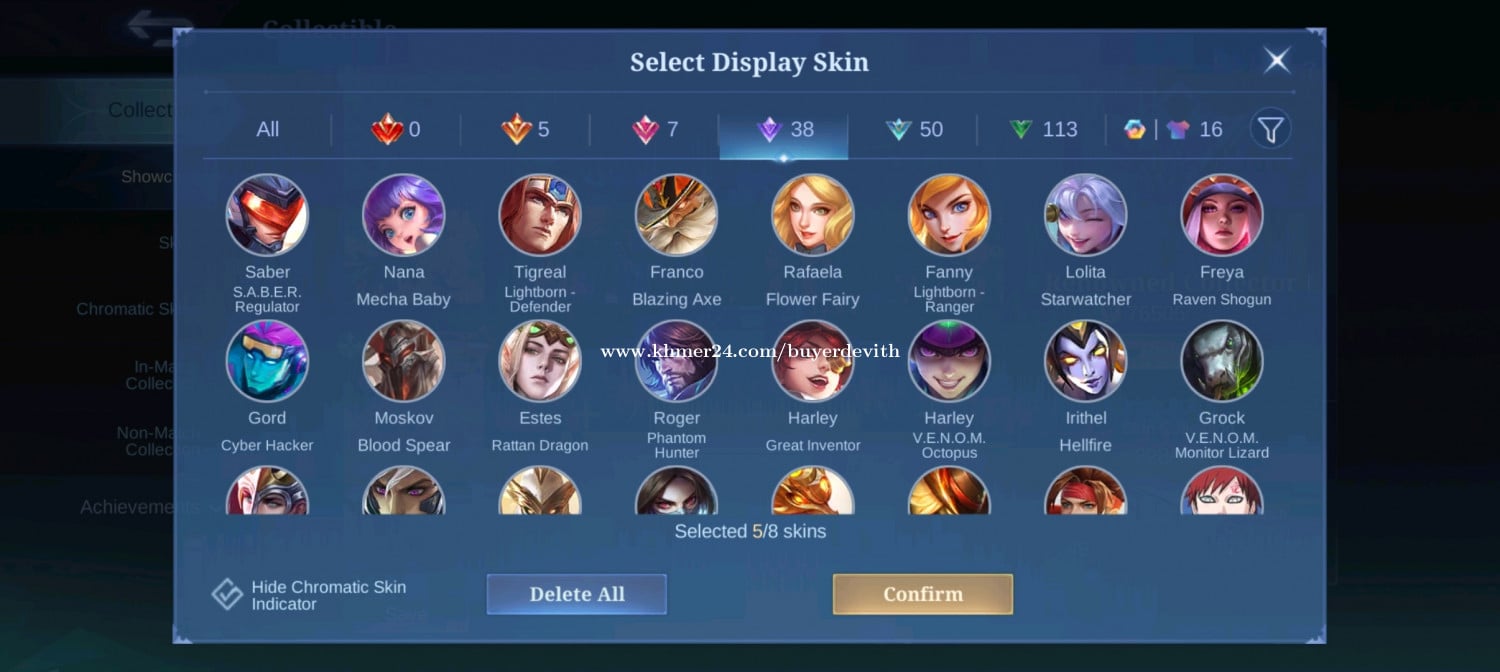Image resolution: width=1500 pixels, height=672 pixels.
Task: Select Lolita Starwatcher skin
Action: point(1085,215)
